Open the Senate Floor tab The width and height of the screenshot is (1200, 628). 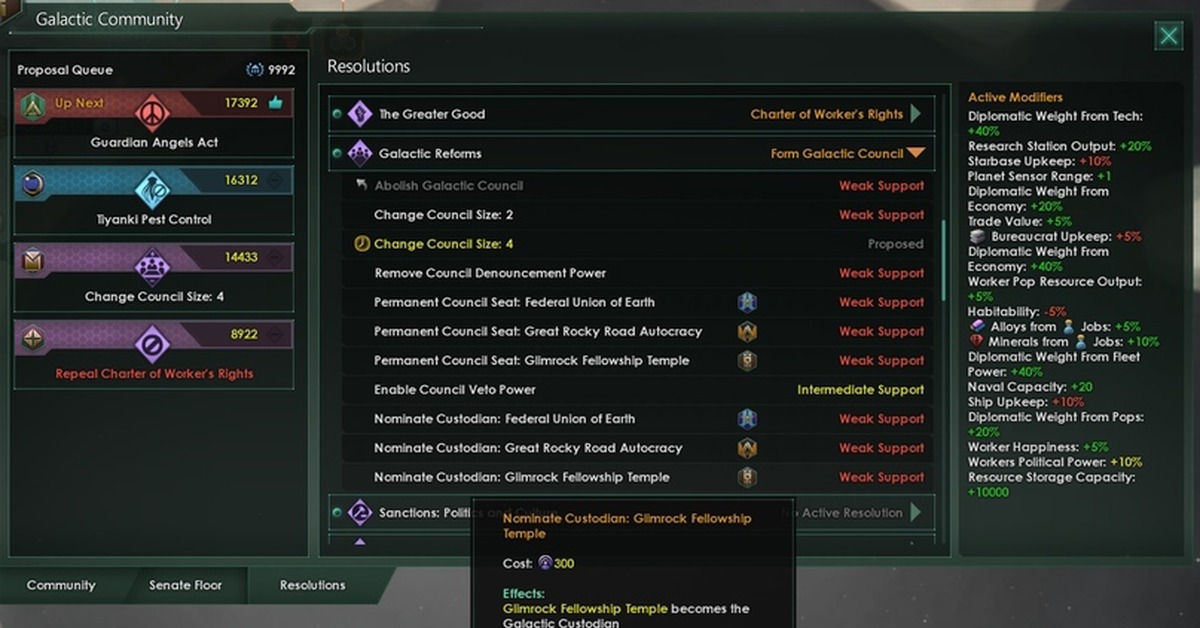(185, 585)
